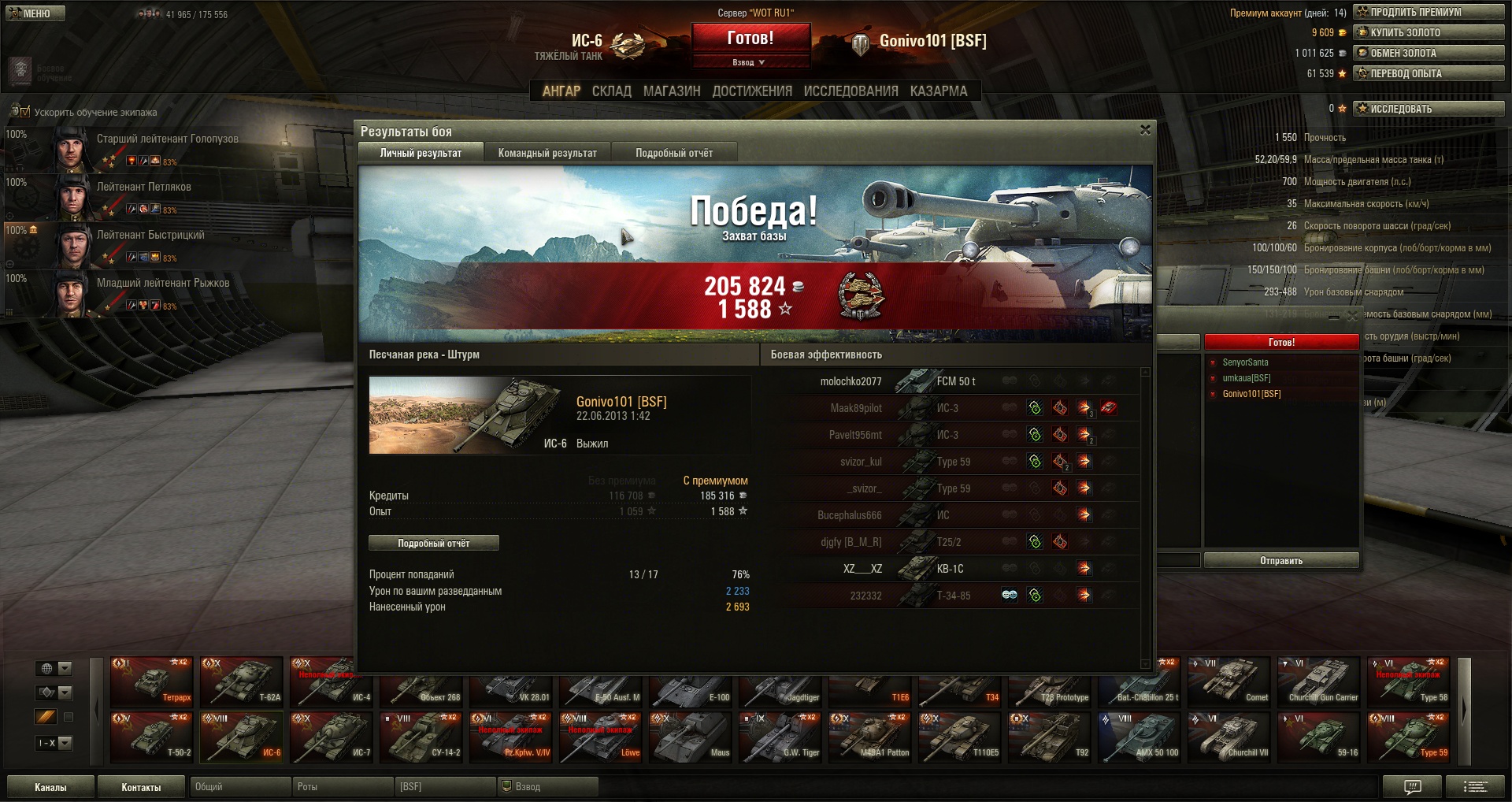The height and width of the screenshot is (802, 1512).
Task: Select the Maus tank in the carousel
Action: tap(691, 737)
